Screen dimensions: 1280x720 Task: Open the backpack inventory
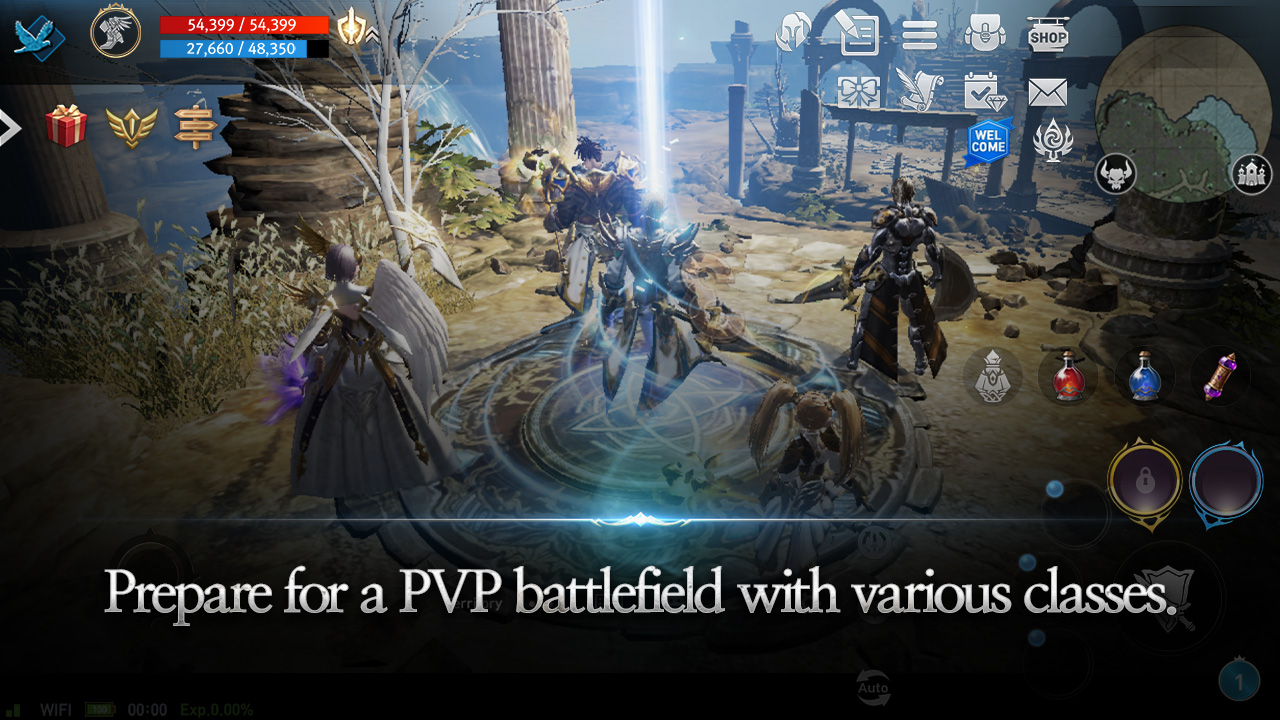click(x=985, y=35)
